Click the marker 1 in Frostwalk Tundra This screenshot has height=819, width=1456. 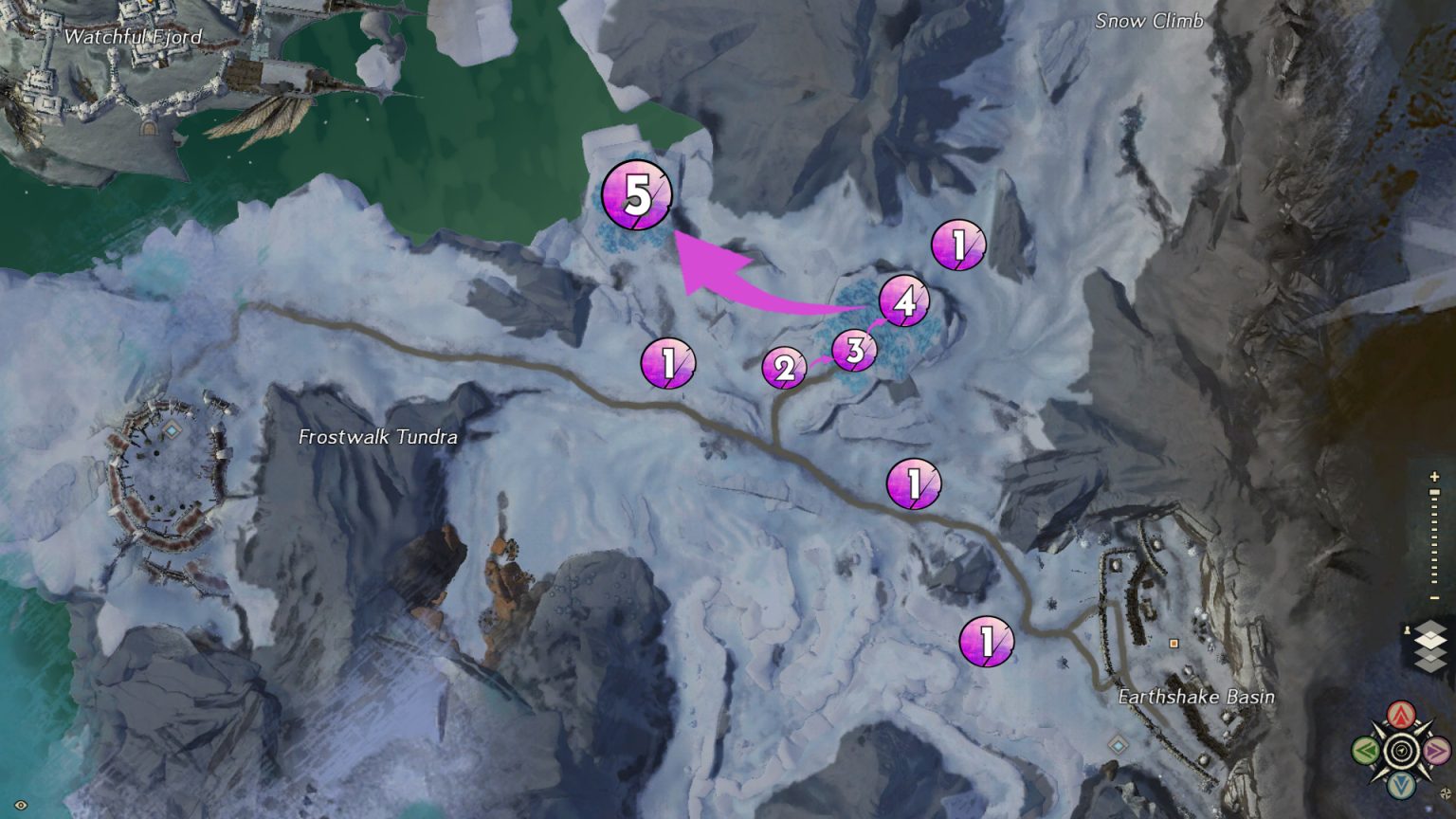[668, 363]
